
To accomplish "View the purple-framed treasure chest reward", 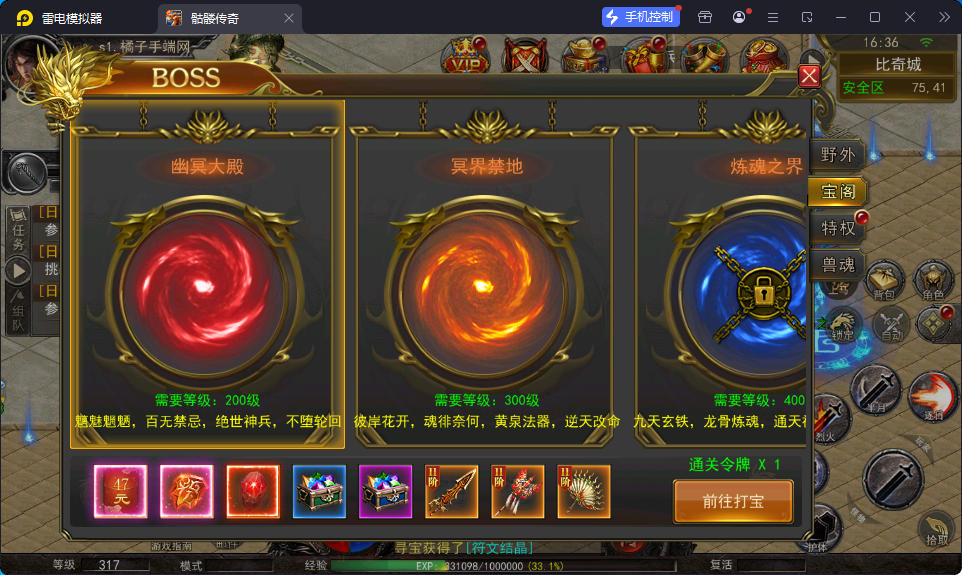I will pos(385,491).
